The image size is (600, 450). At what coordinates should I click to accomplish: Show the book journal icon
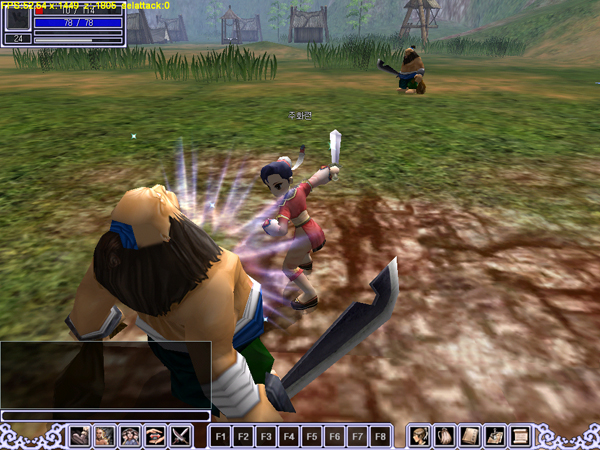coord(470,436)
